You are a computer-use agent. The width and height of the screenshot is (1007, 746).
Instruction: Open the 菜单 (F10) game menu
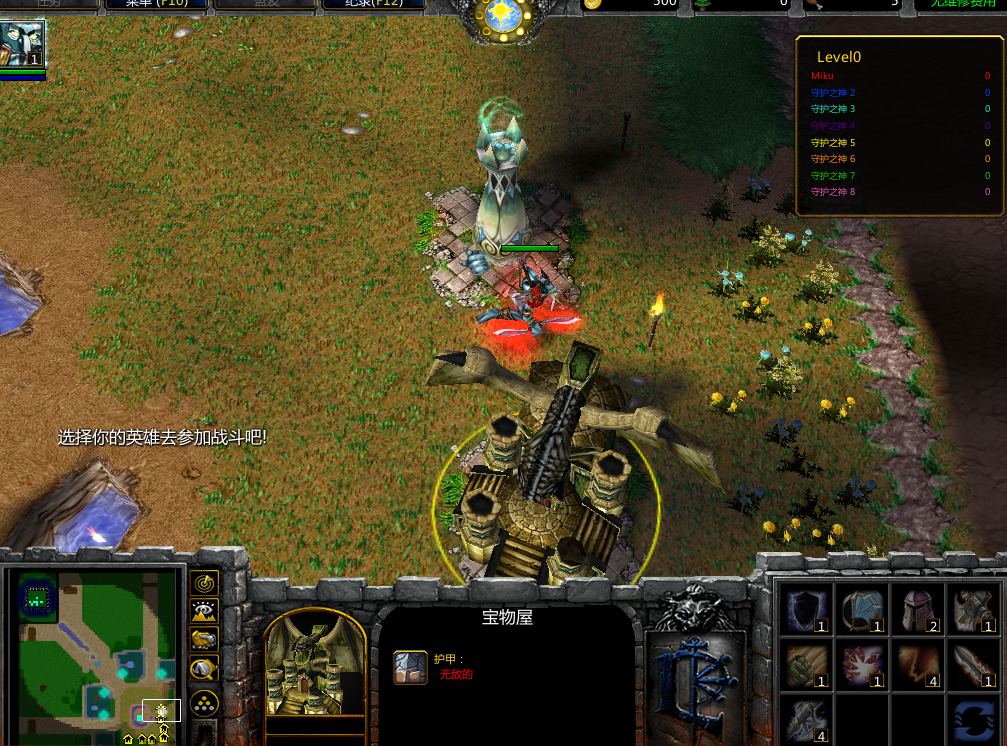[x=154, y=4]
